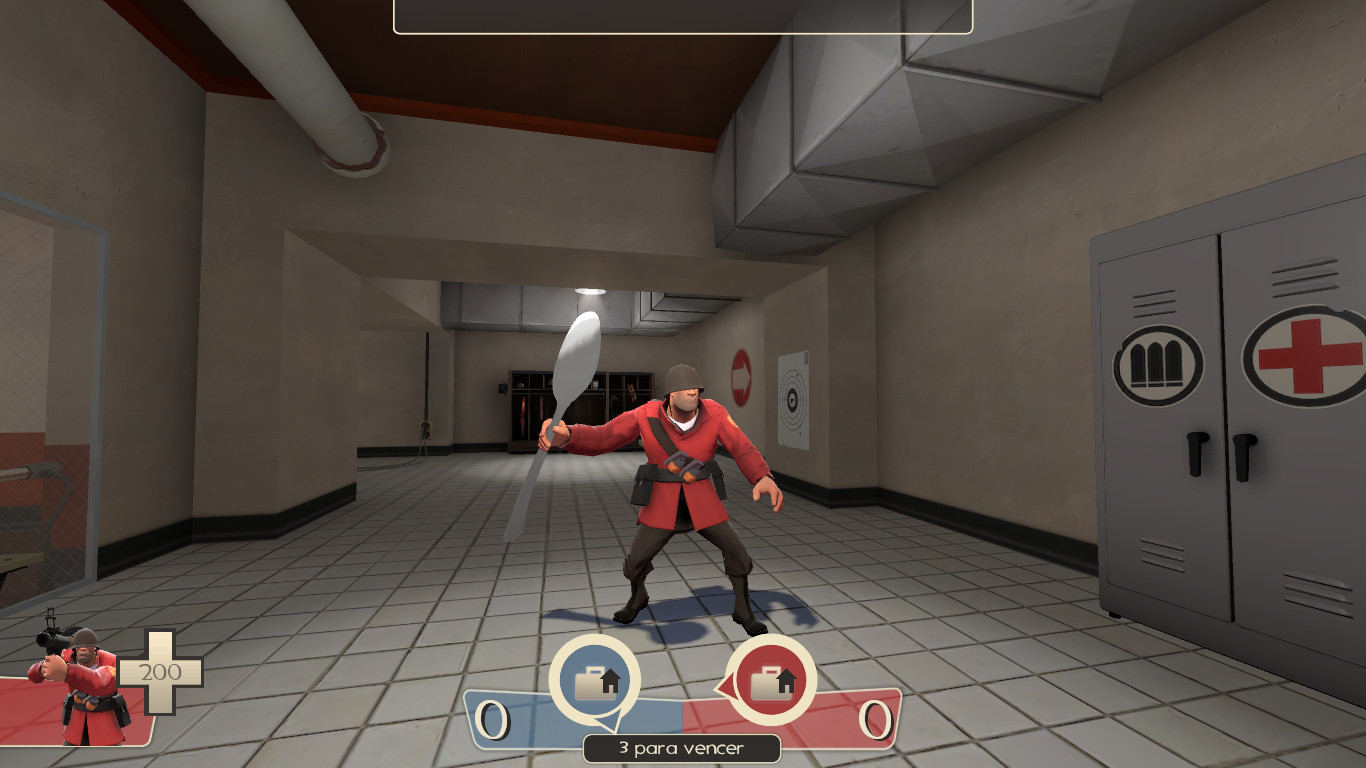Click the boxing fists emblem on the locker

click(x=1157, y=362)
